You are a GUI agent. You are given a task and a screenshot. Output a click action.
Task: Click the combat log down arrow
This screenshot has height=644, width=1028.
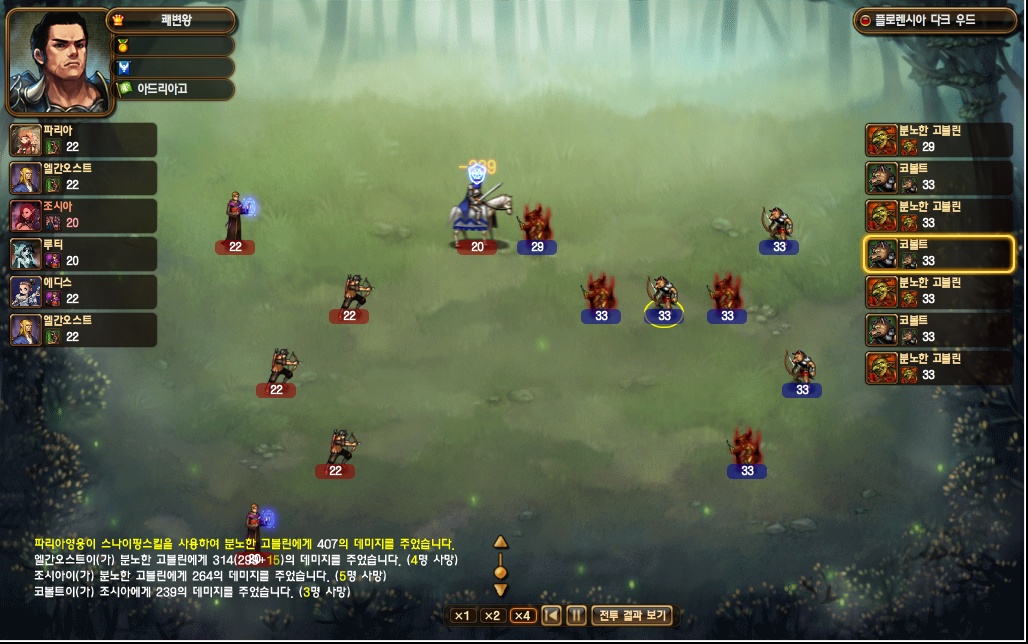501,590
